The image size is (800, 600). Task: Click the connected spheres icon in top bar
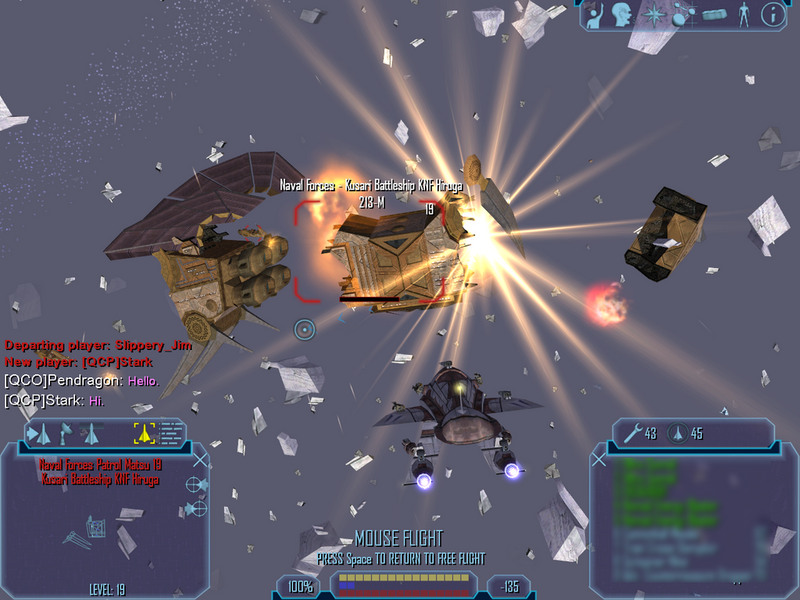[683, 15]
